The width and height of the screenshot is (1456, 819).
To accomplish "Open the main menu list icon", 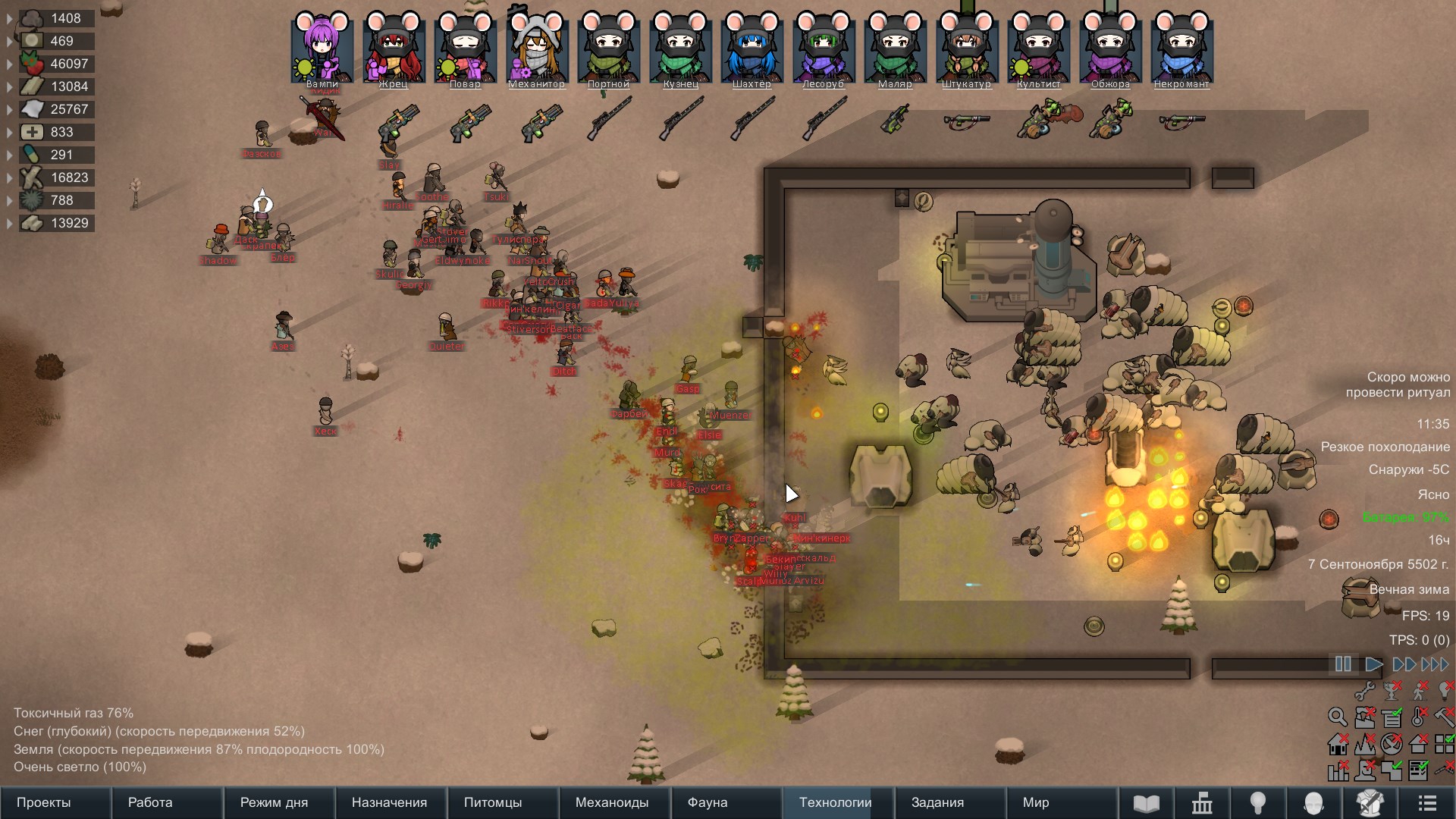I will pyautogui.click(x=1427, y=803).
